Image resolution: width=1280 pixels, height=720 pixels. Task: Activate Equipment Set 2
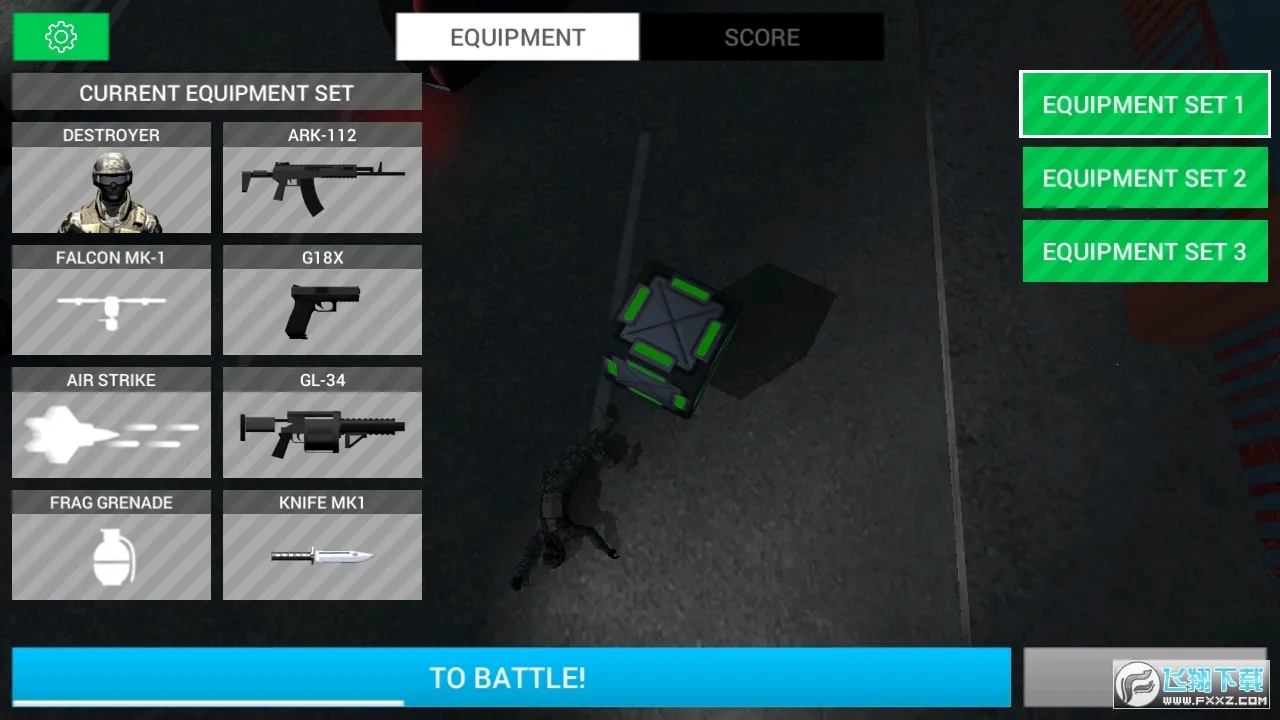pos(1144,177)
